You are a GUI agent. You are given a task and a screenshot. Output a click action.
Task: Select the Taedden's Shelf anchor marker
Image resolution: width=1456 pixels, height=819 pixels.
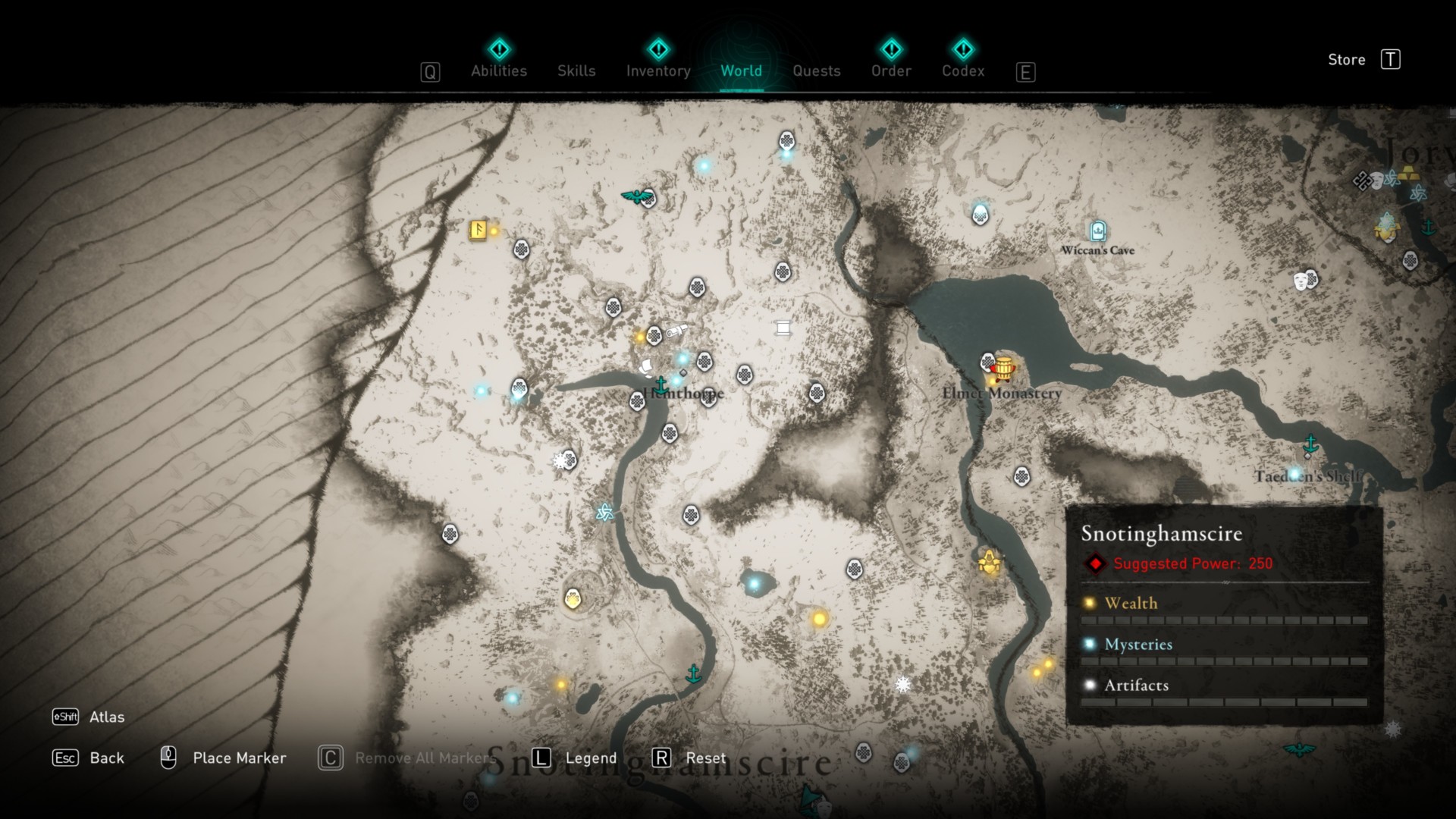click(x=1310, y=444)
